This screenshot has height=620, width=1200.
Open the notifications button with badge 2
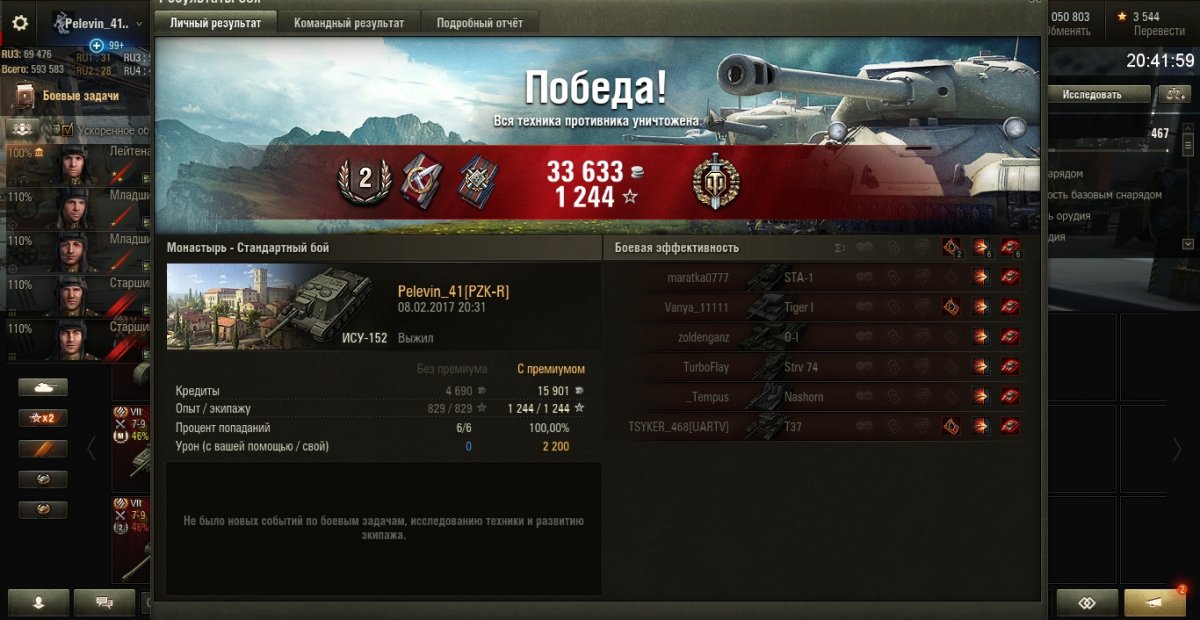click(x=1154, y=602)
